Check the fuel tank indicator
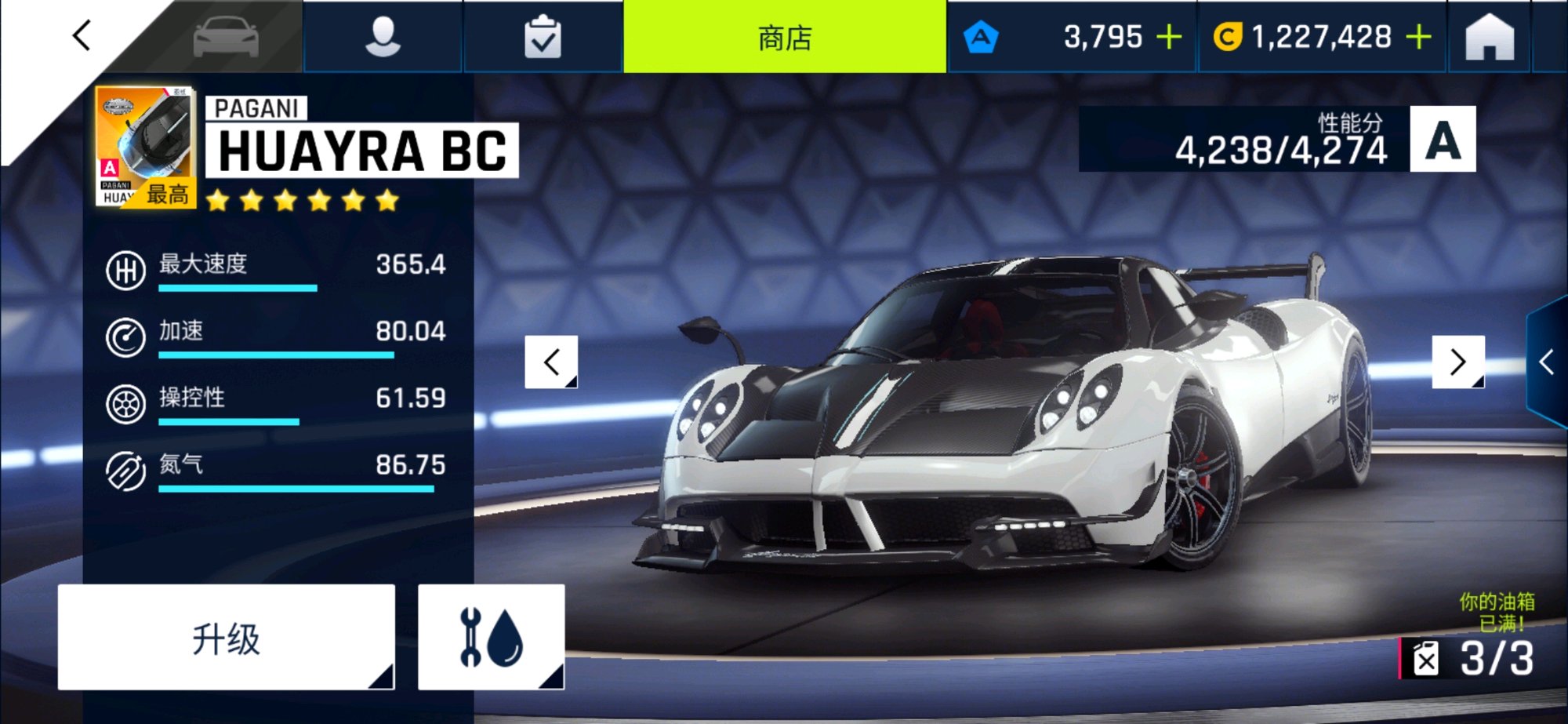Viewport: 1568px width, 724px height. click(x=1472, y=657)
